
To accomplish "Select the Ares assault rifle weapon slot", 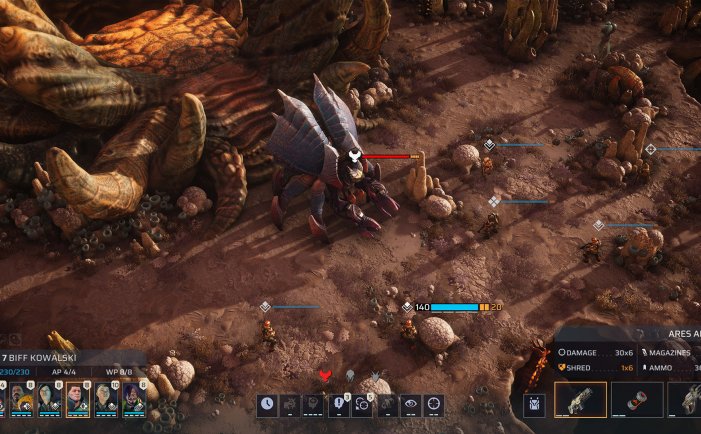I will 581,400.
